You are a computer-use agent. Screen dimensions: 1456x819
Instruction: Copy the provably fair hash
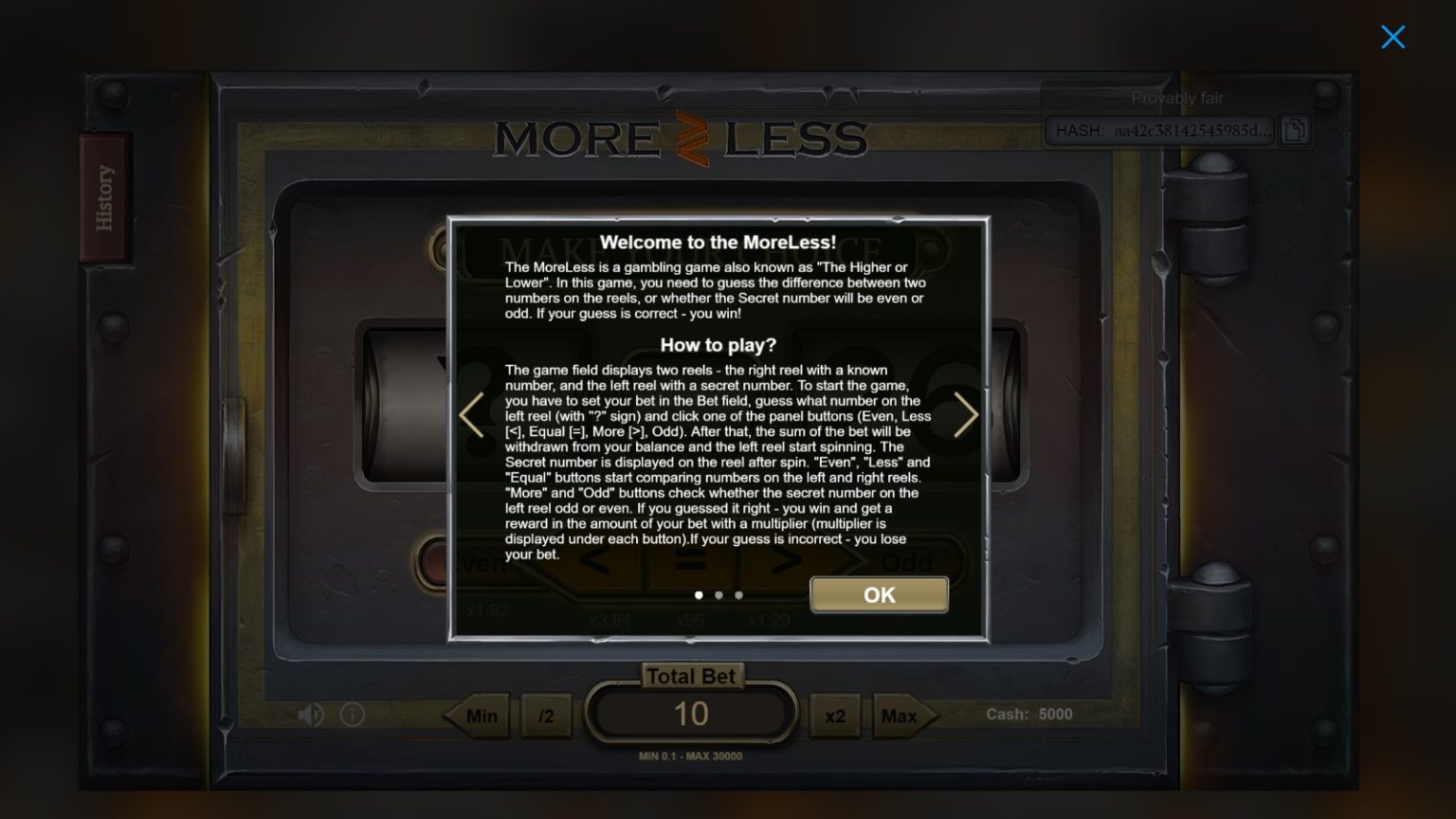(x=1295, y=131)
